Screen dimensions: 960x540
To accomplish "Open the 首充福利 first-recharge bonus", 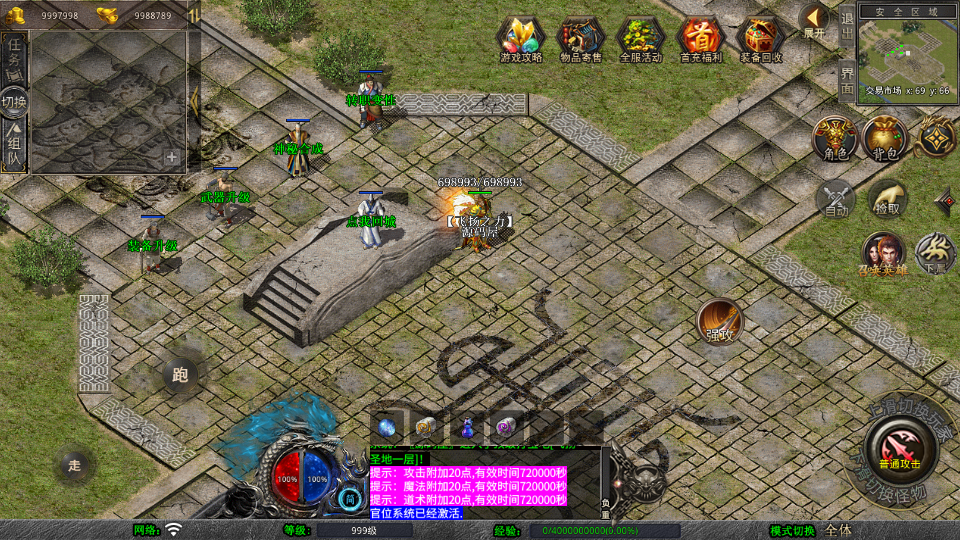I will pyautogui.click(x=701, y=39).
